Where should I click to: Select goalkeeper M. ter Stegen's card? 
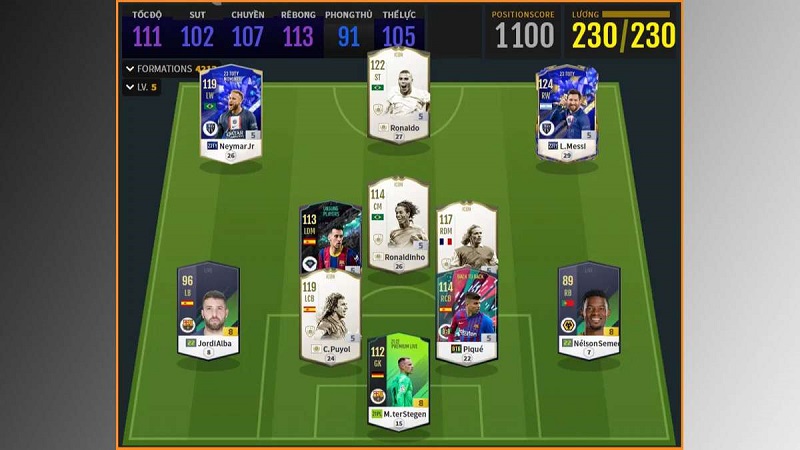[x=398, y=382]
